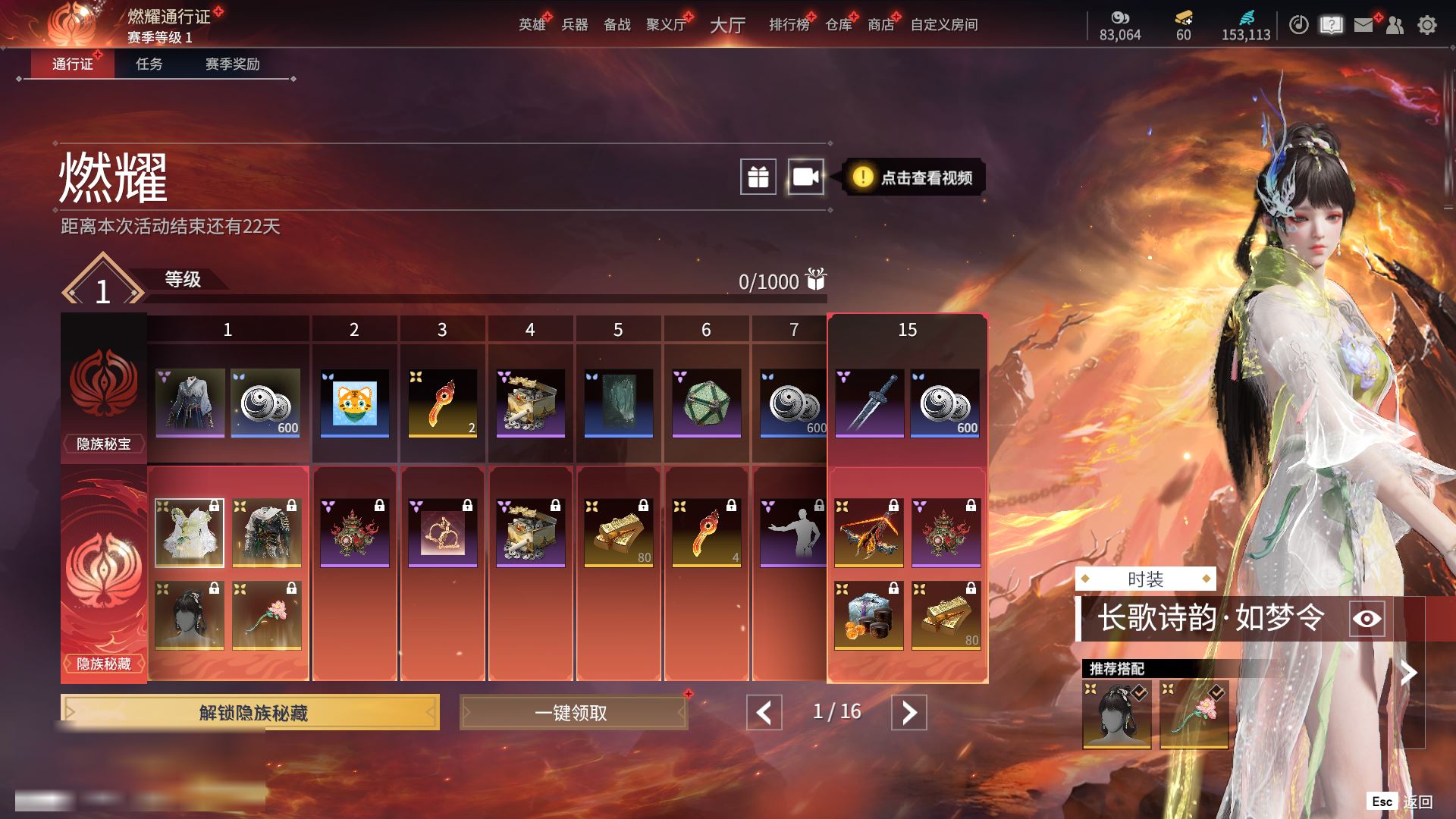Play the preview video camera button
The height and width of the screenshot is (819, 1456).
coord(805,177)
